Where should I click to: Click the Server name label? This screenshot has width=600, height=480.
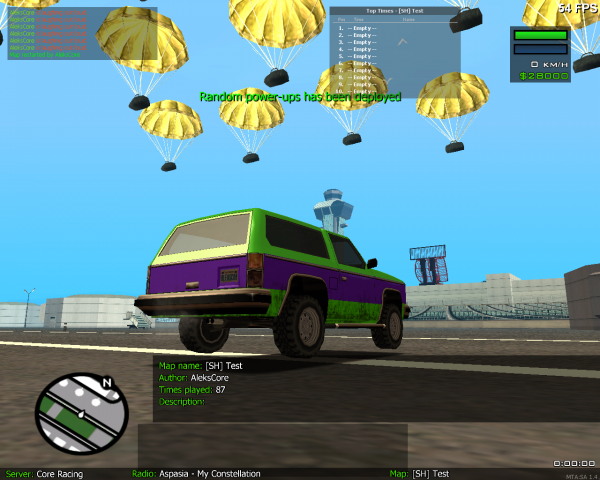tap(45, 473)
